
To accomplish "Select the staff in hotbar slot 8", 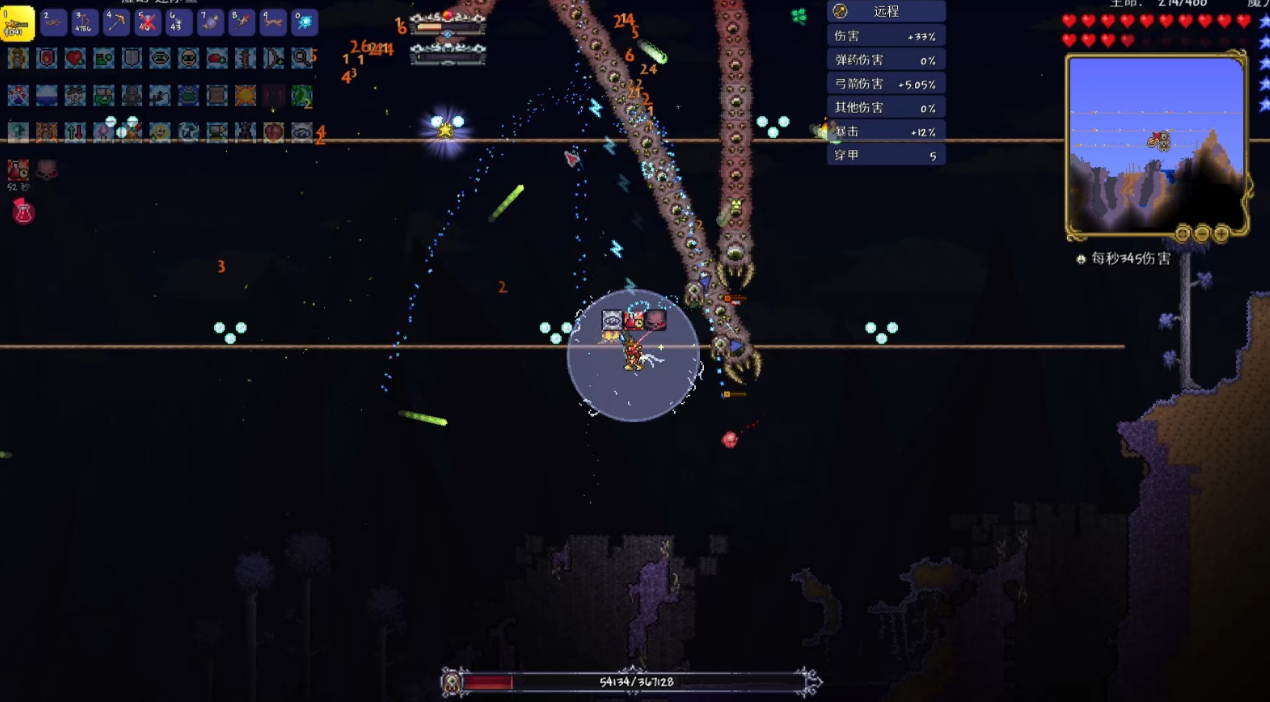I will [242, 22].
